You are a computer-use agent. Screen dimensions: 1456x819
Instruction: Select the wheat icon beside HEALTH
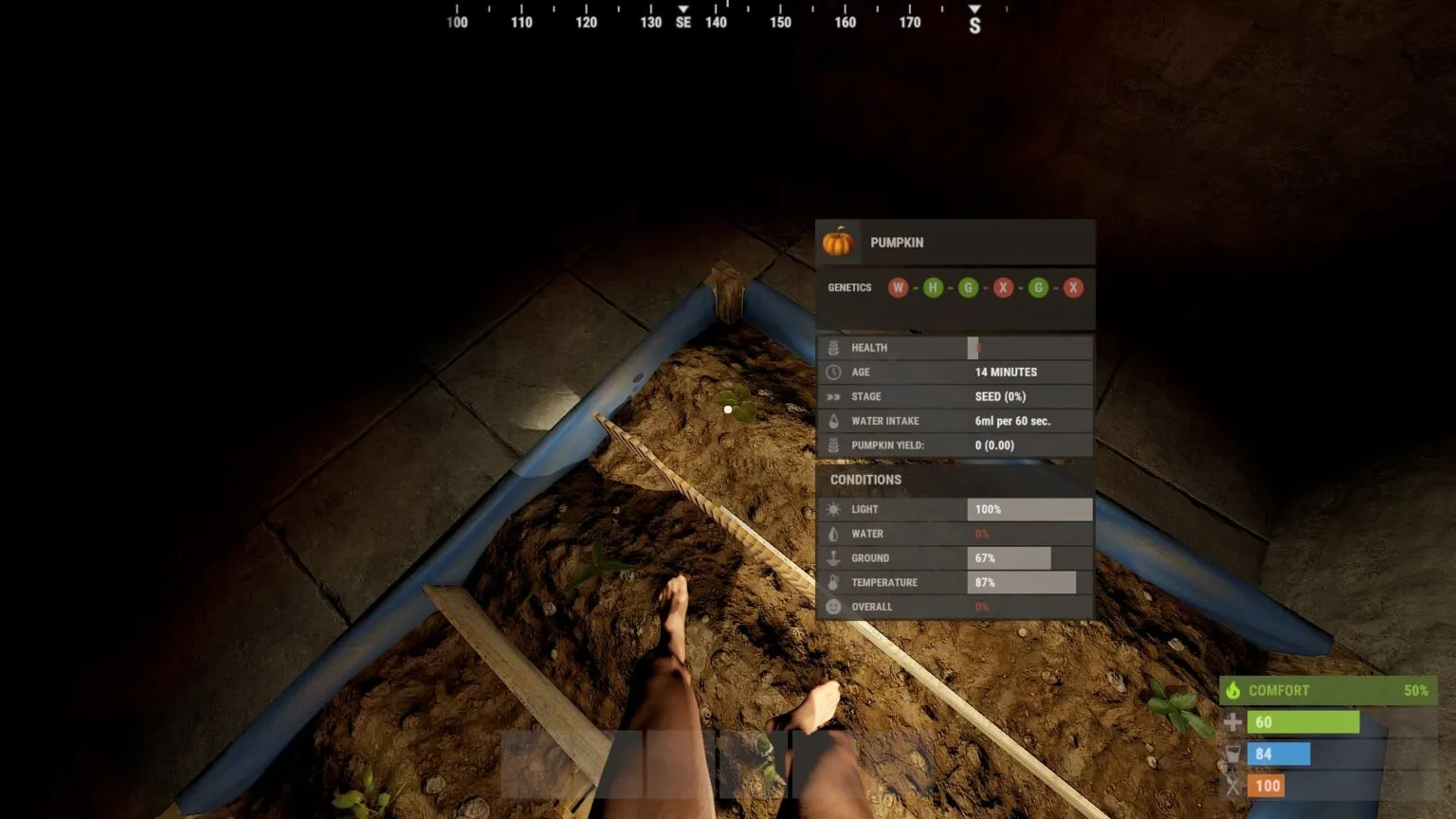click(x=833, y=347)
